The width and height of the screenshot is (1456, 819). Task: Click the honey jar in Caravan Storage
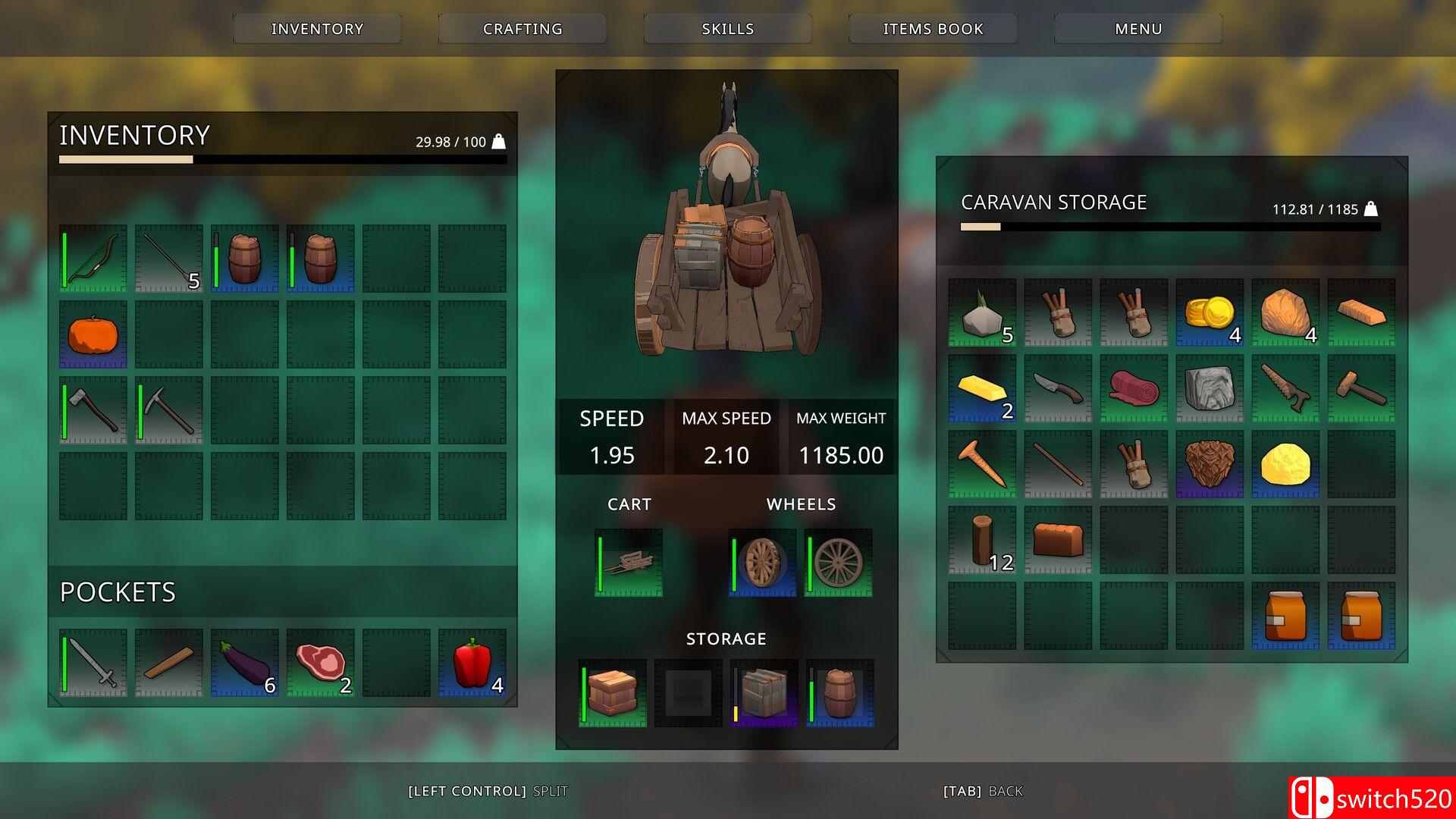coord(1285,614)
